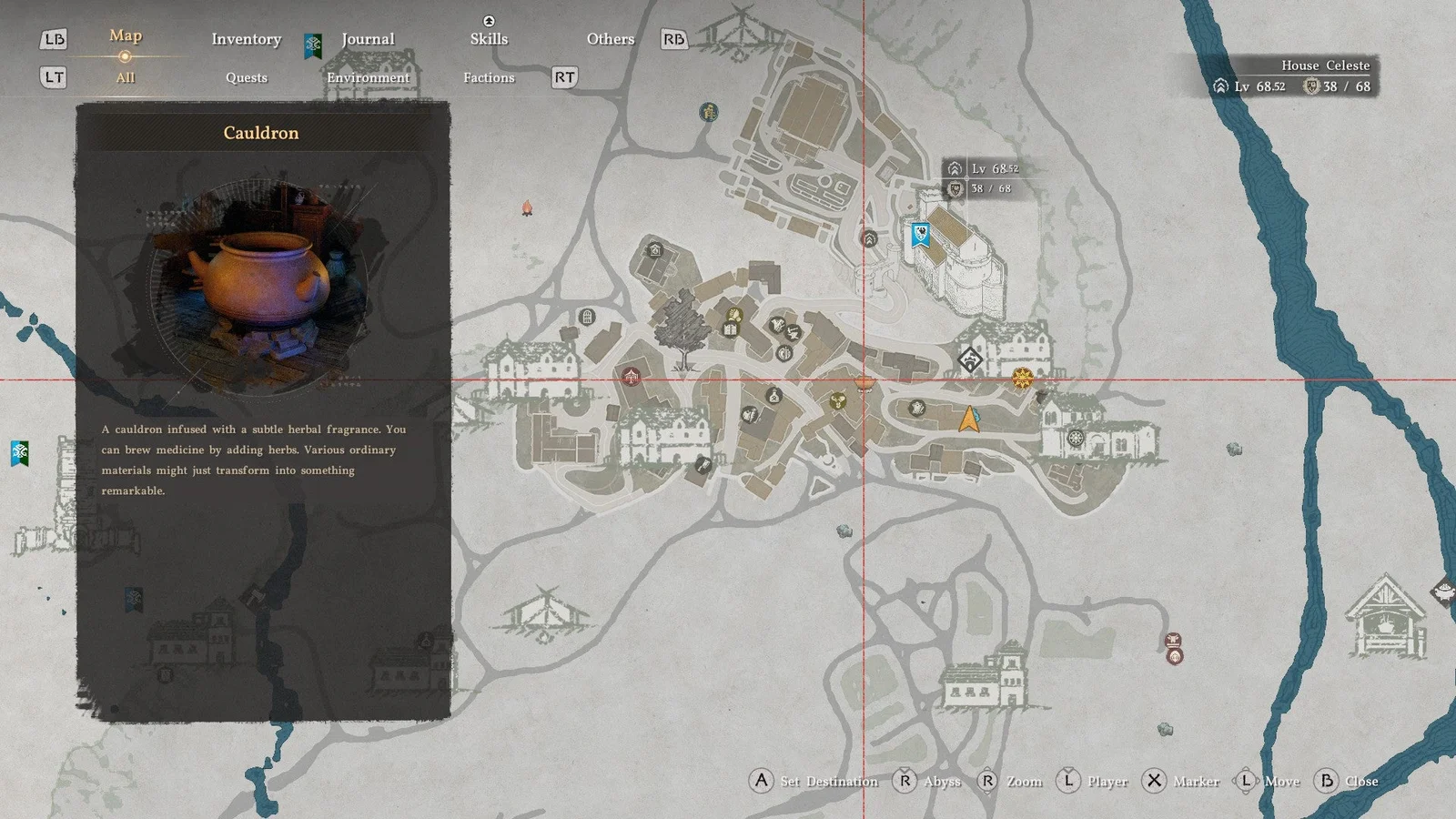Show the Environment map filter
Viewport: 1456px width, 819px height.
368,77
